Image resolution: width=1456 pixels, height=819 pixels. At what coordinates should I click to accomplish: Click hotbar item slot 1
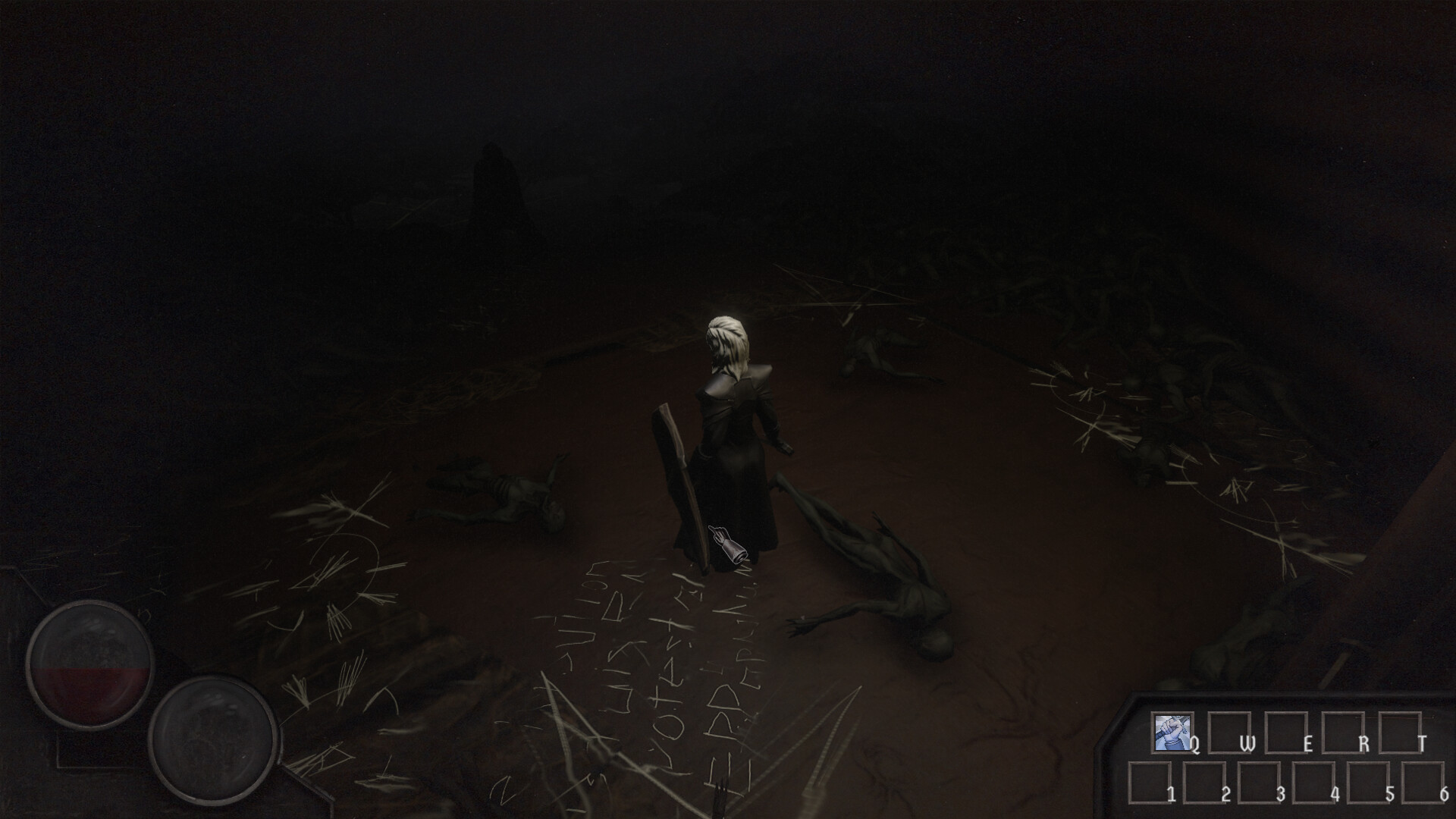coord(1150,782)
